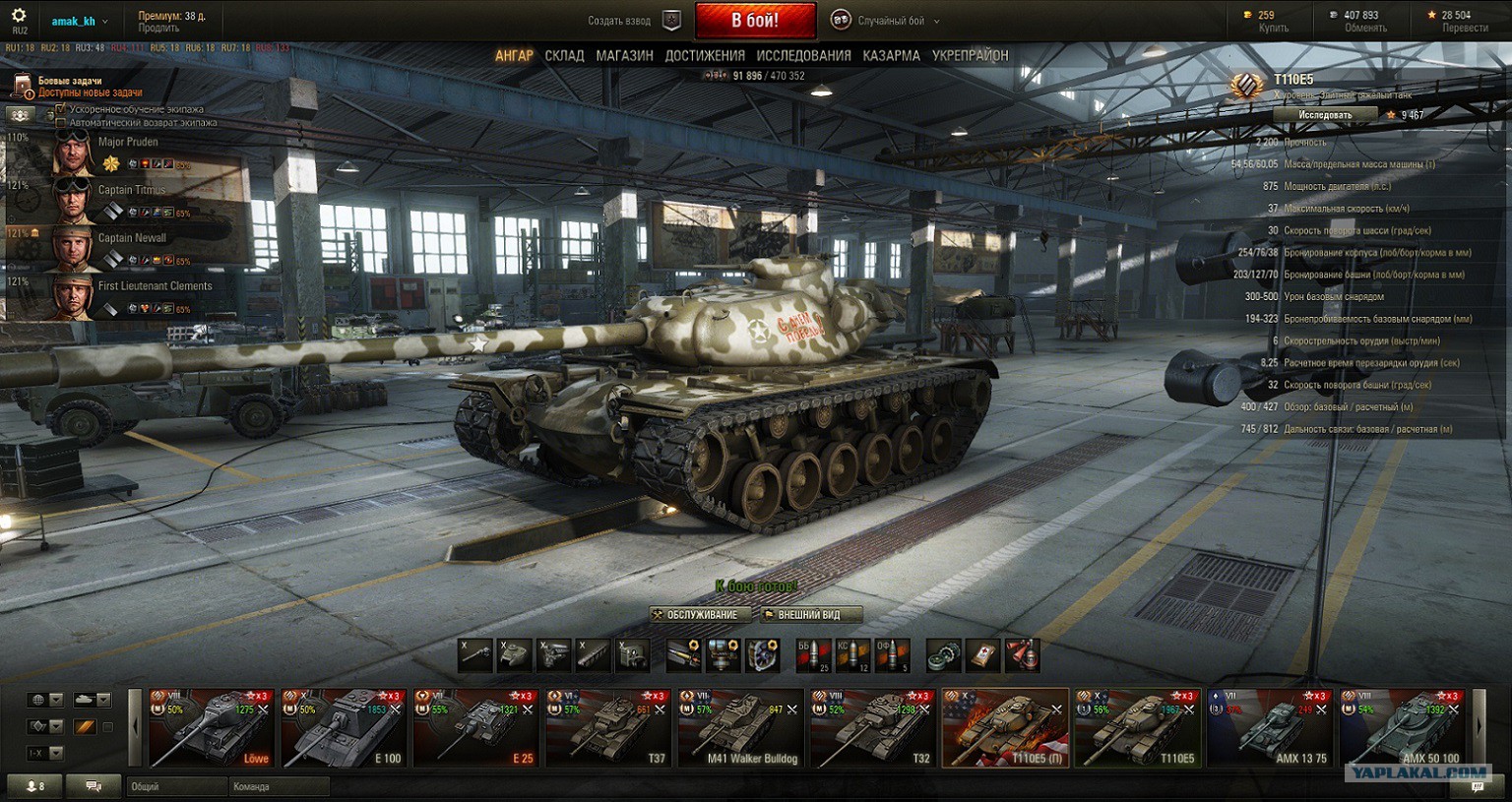Open the ВНЕШНИЙ ВИД appearance button
The image size is (1512, 802).
pyautogui.click(x=808, y=615)
